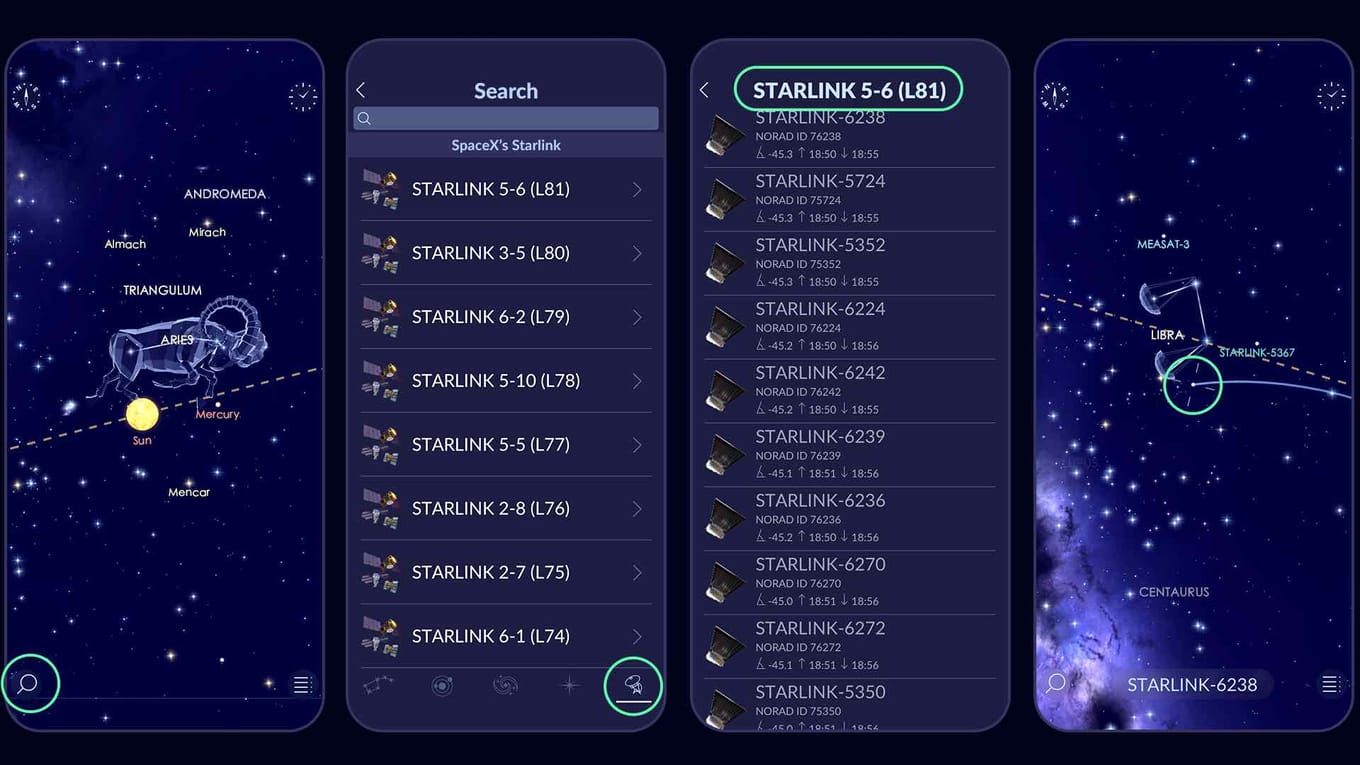Image resolution: width=1360 pixels, height=765 pixels.
Task: Switch to the SpaceX's Starlink section header
Action: pyautogui.click(x=505, y=144)
